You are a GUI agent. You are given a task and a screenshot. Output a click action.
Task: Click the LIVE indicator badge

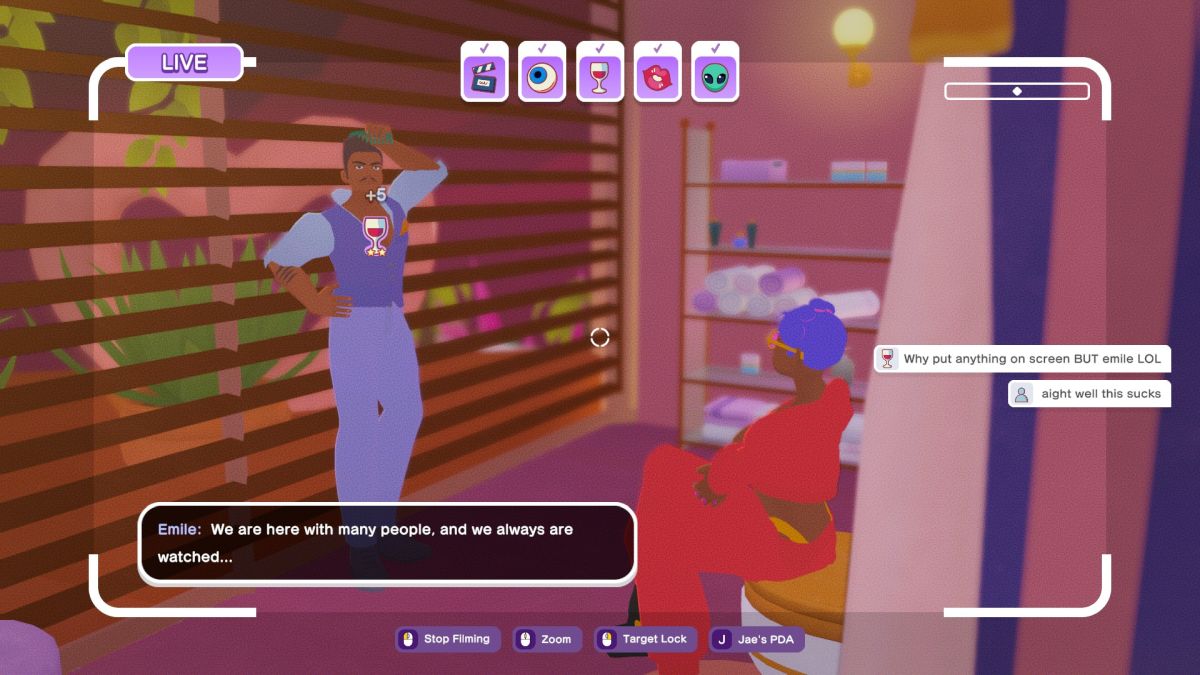[x=184, y=63]
